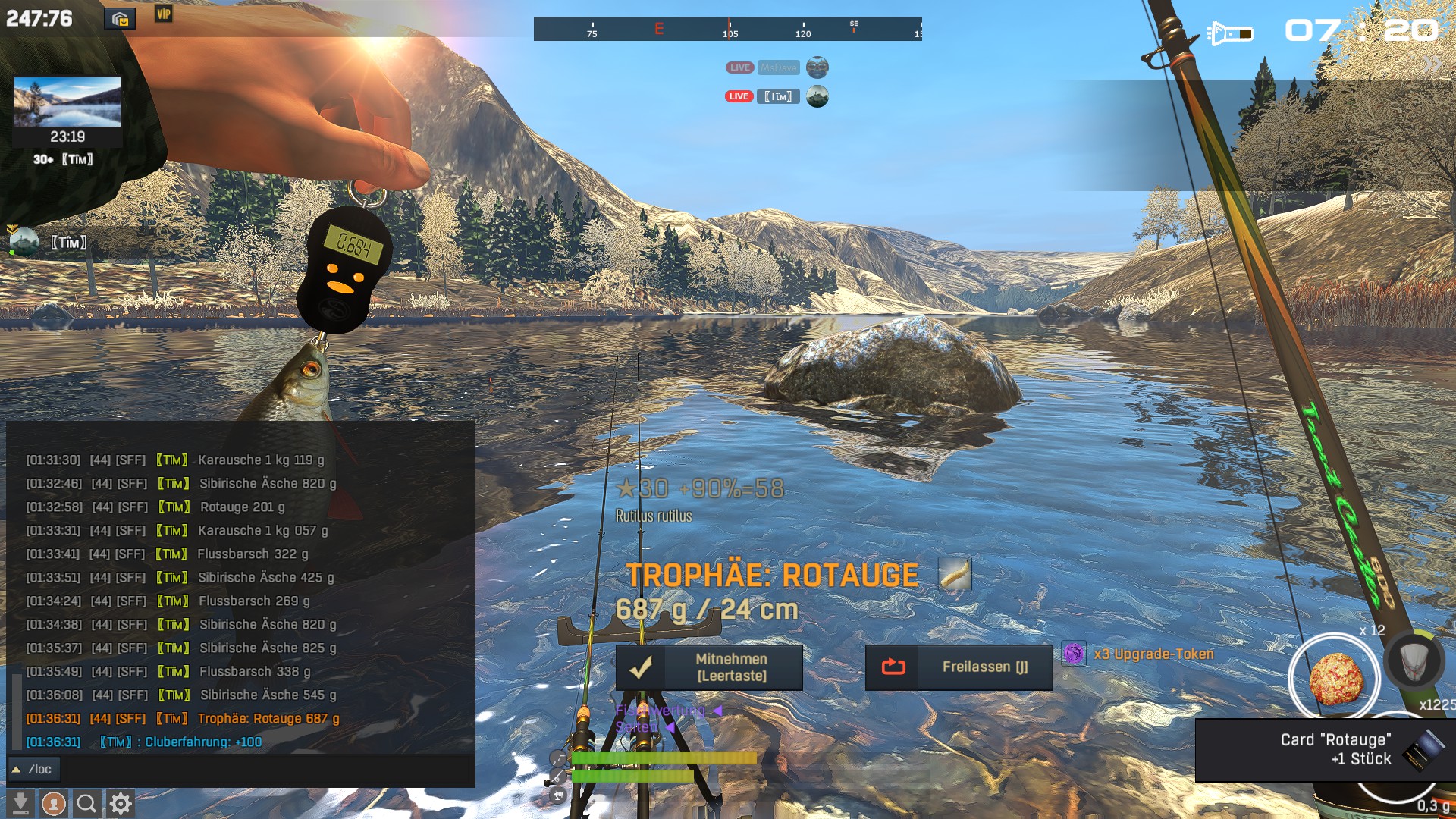Screen dimensions: 1456x819
Task: Open the lower Tim live stream entry
Action: point(778,96)
